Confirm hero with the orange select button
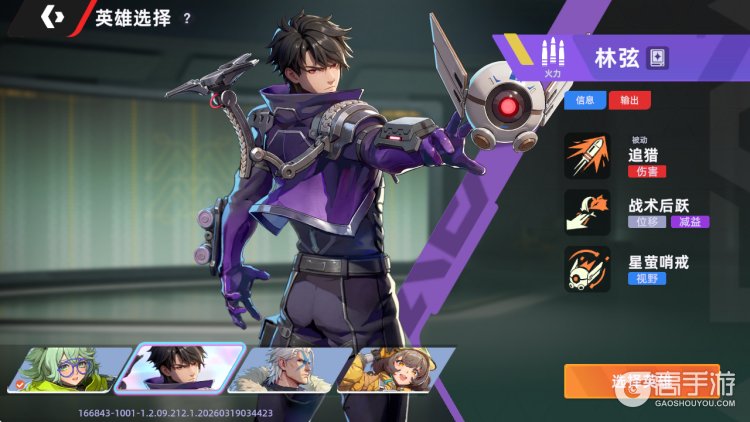Image resolution: width=750 pixels, height=422 pixels. tap(640, 381)
